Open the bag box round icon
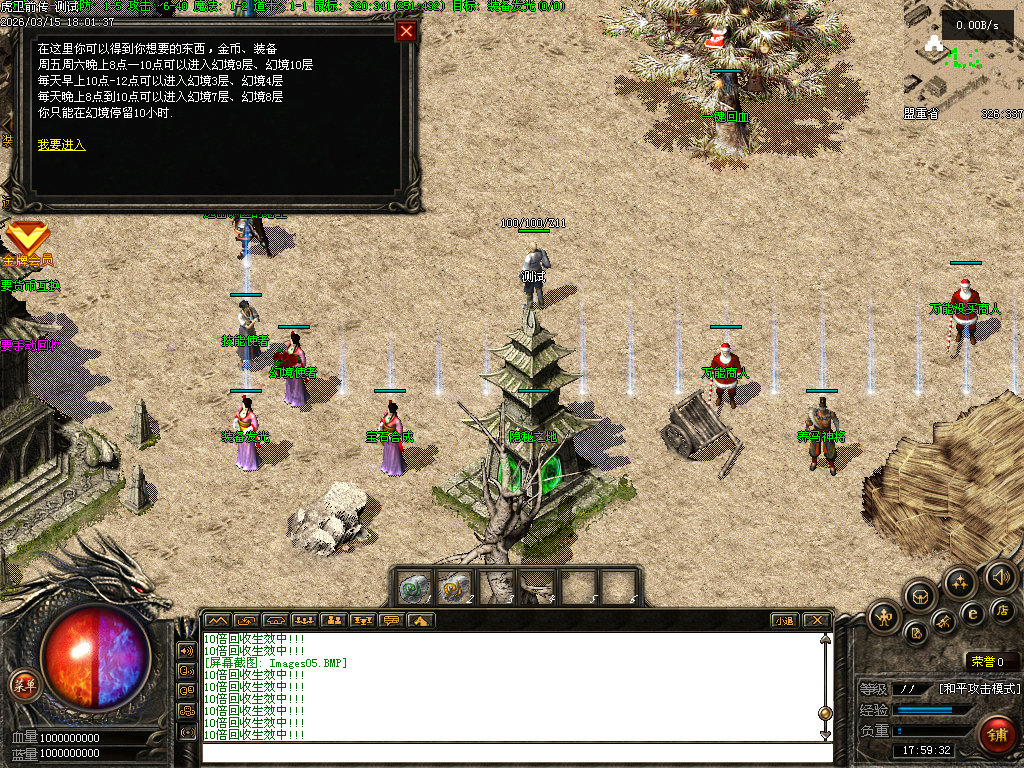 [920, 597]
